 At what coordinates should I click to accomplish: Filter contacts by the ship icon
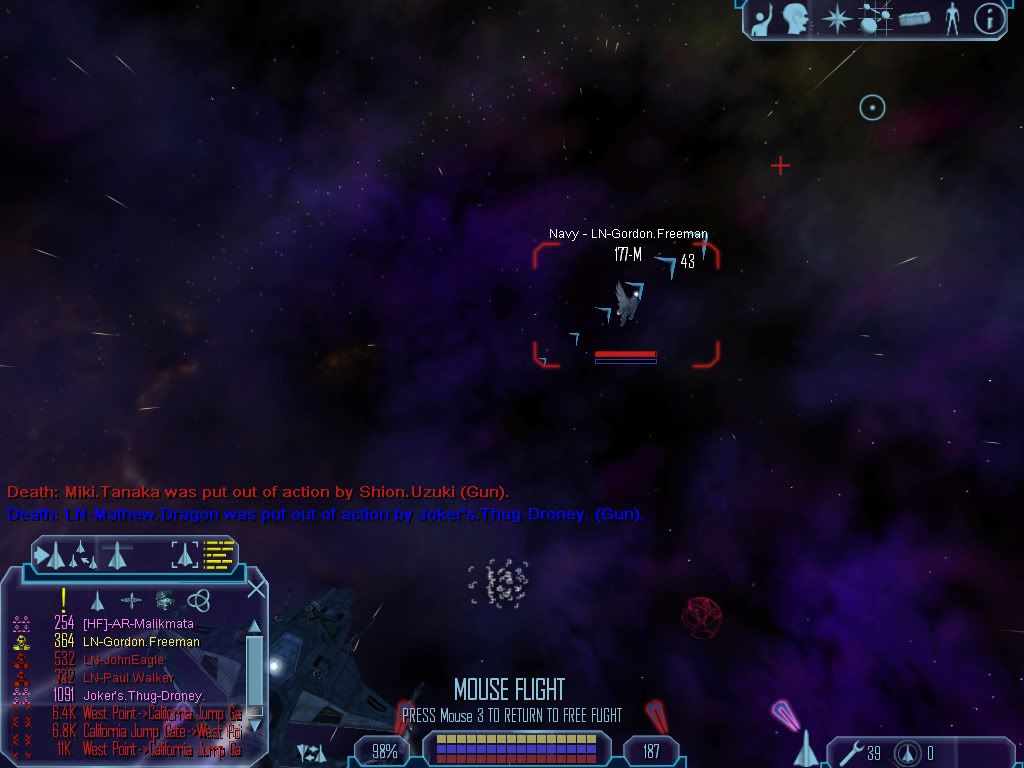[97, 600]
